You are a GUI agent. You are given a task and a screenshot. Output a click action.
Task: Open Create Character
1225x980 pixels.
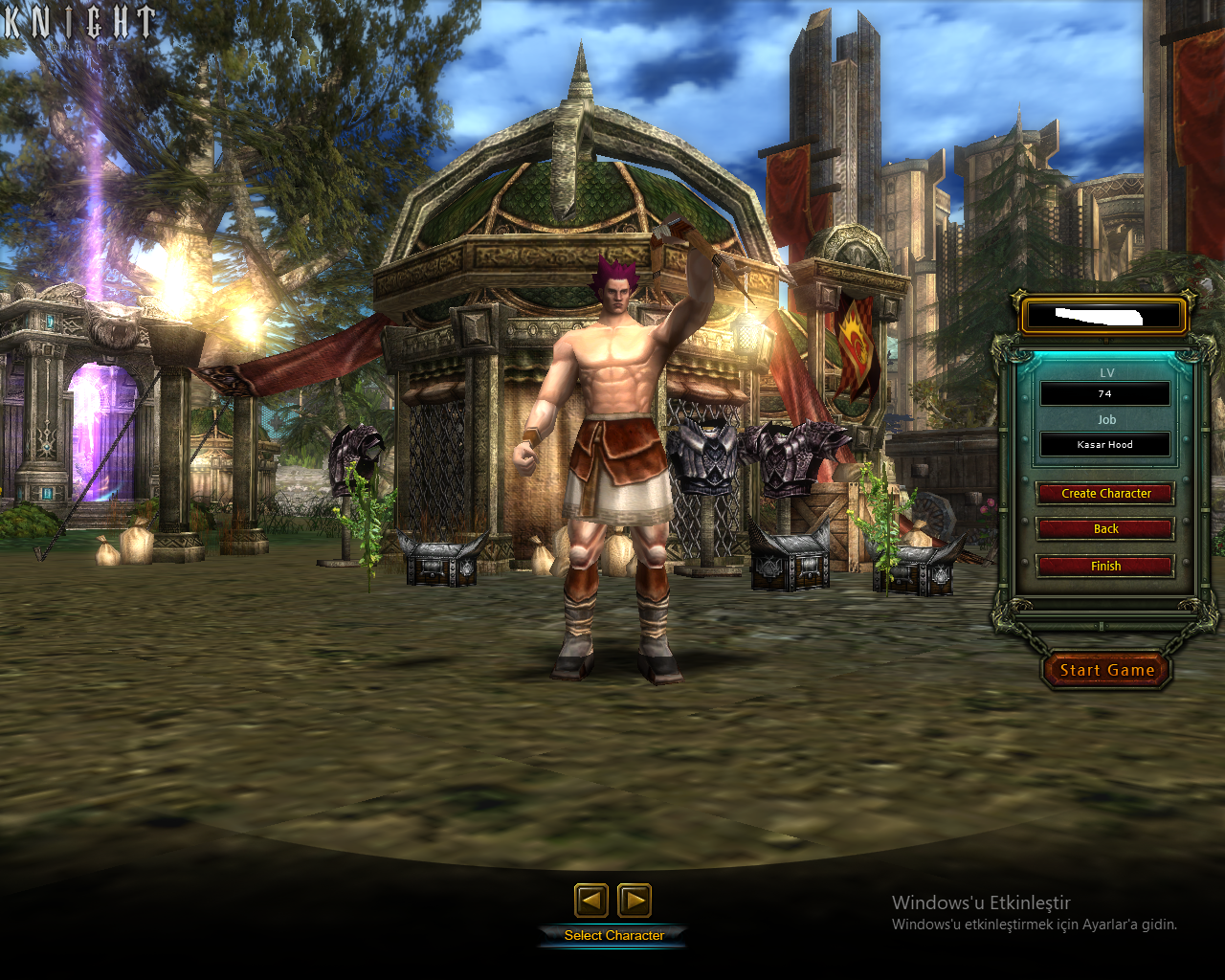click(x=1105, y=493)
